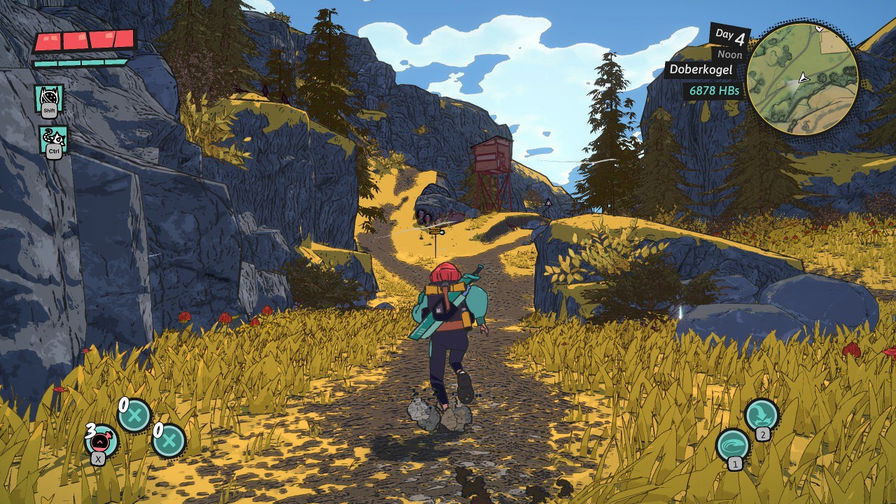Select the red bomb item slot
The height and width of the screenshot is (504, 896).
click(102, 441)
